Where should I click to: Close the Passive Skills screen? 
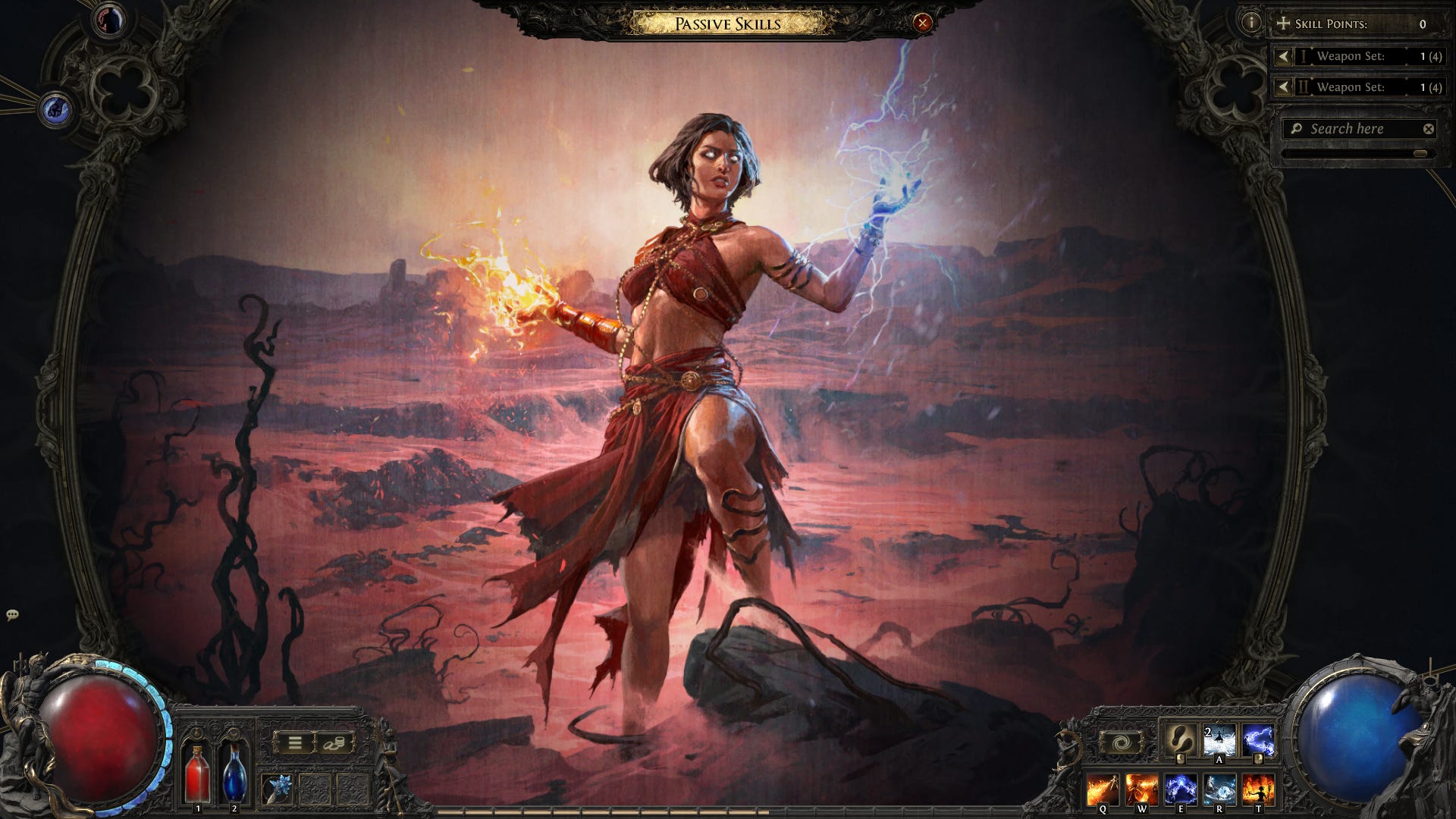[922, 24]
